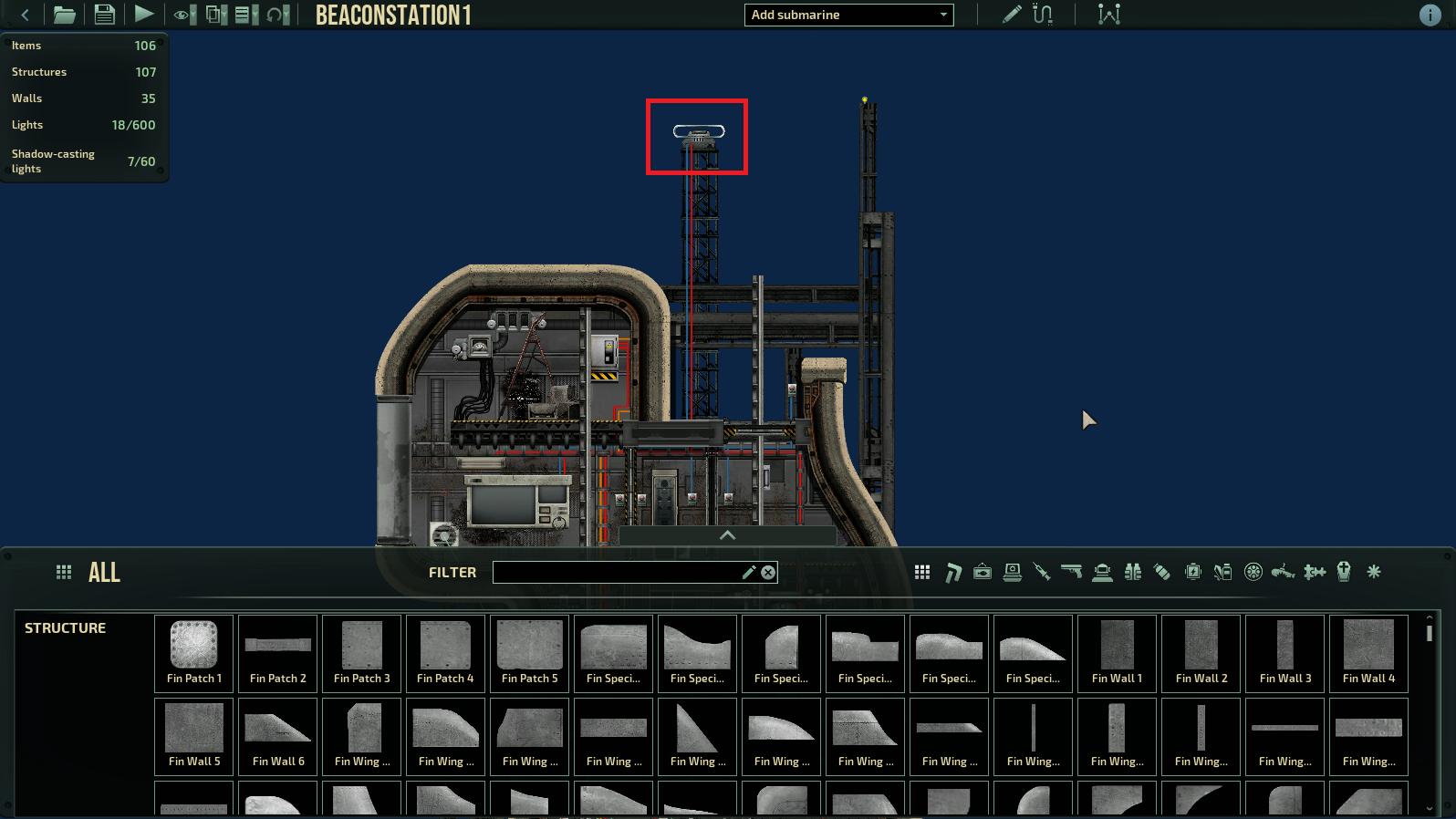Filter items by the diving helmet category
The width and height of the screenshot is (1456, 819).
coord(1101,572)
